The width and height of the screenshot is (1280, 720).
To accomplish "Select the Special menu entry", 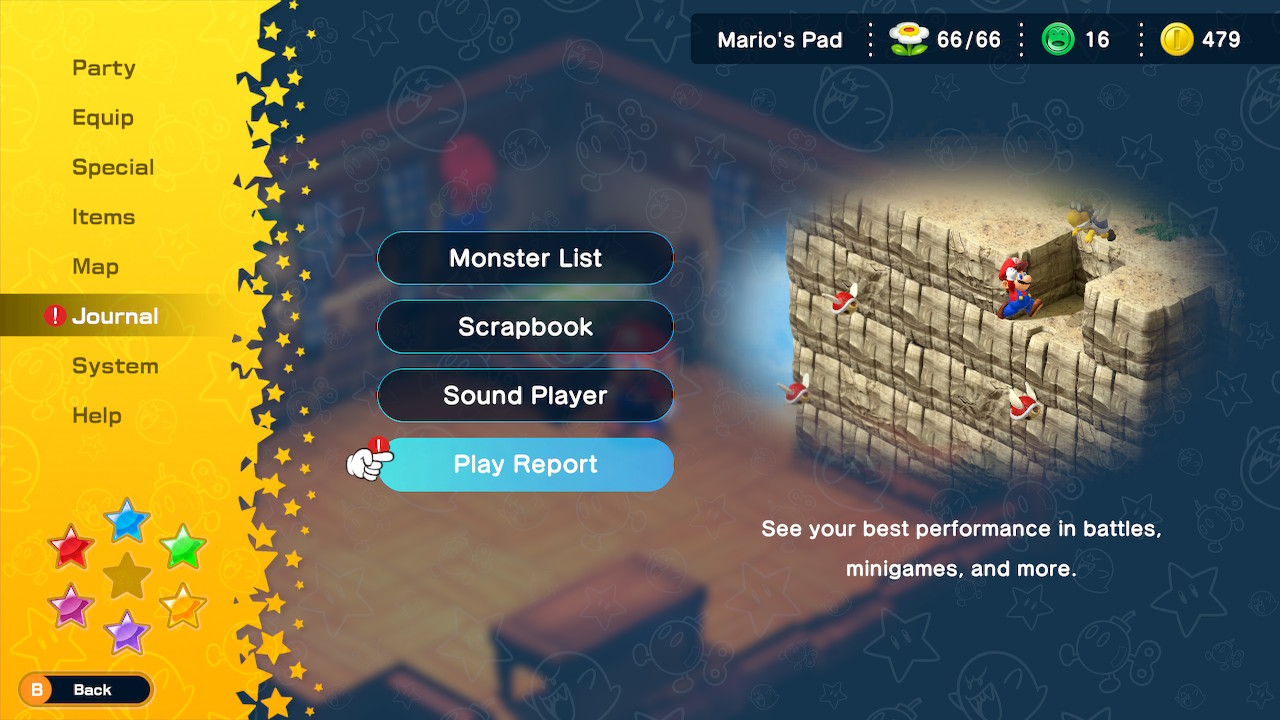I will click(112, 167).
